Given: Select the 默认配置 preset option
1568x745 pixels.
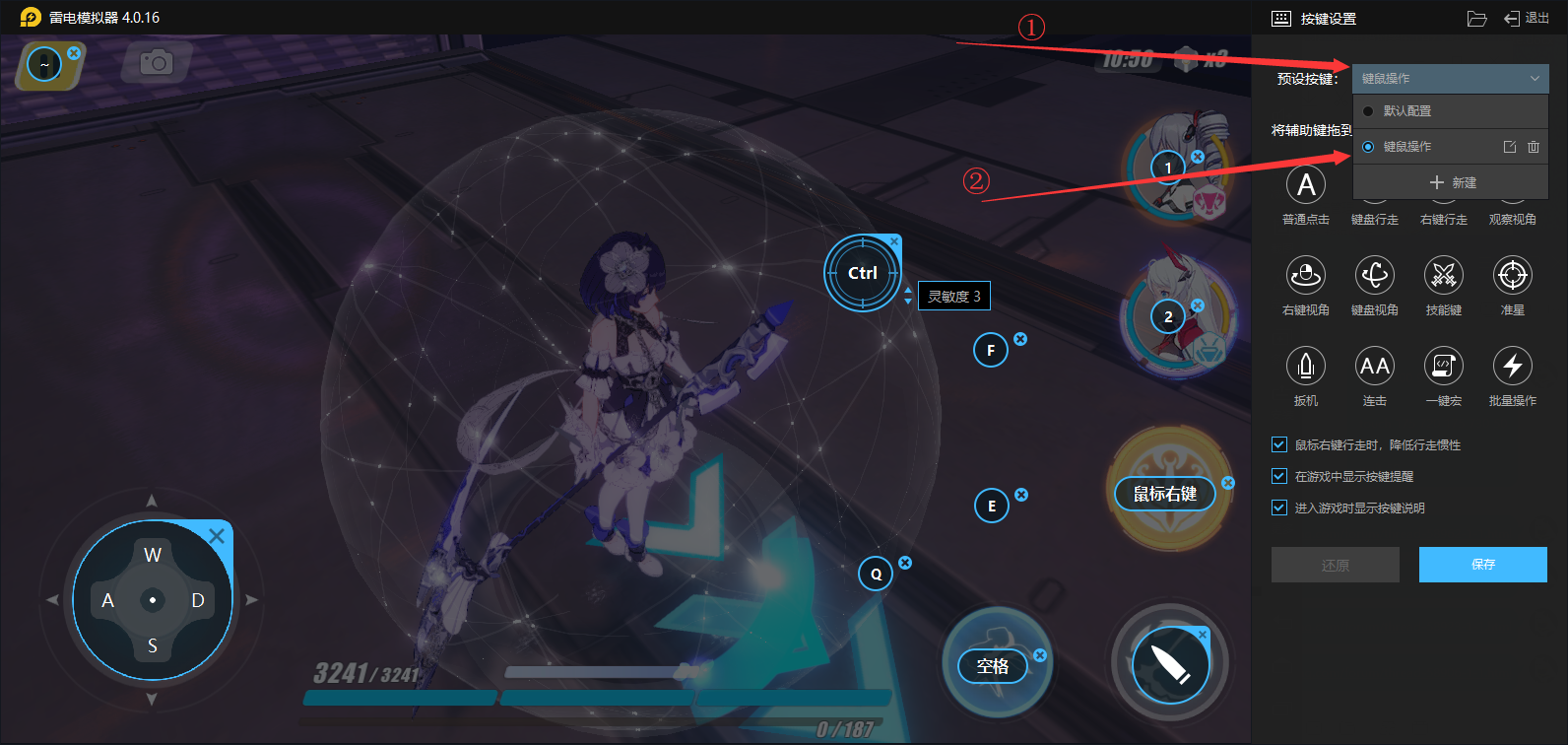Looking at the screenshot, I should [1406, 111].
